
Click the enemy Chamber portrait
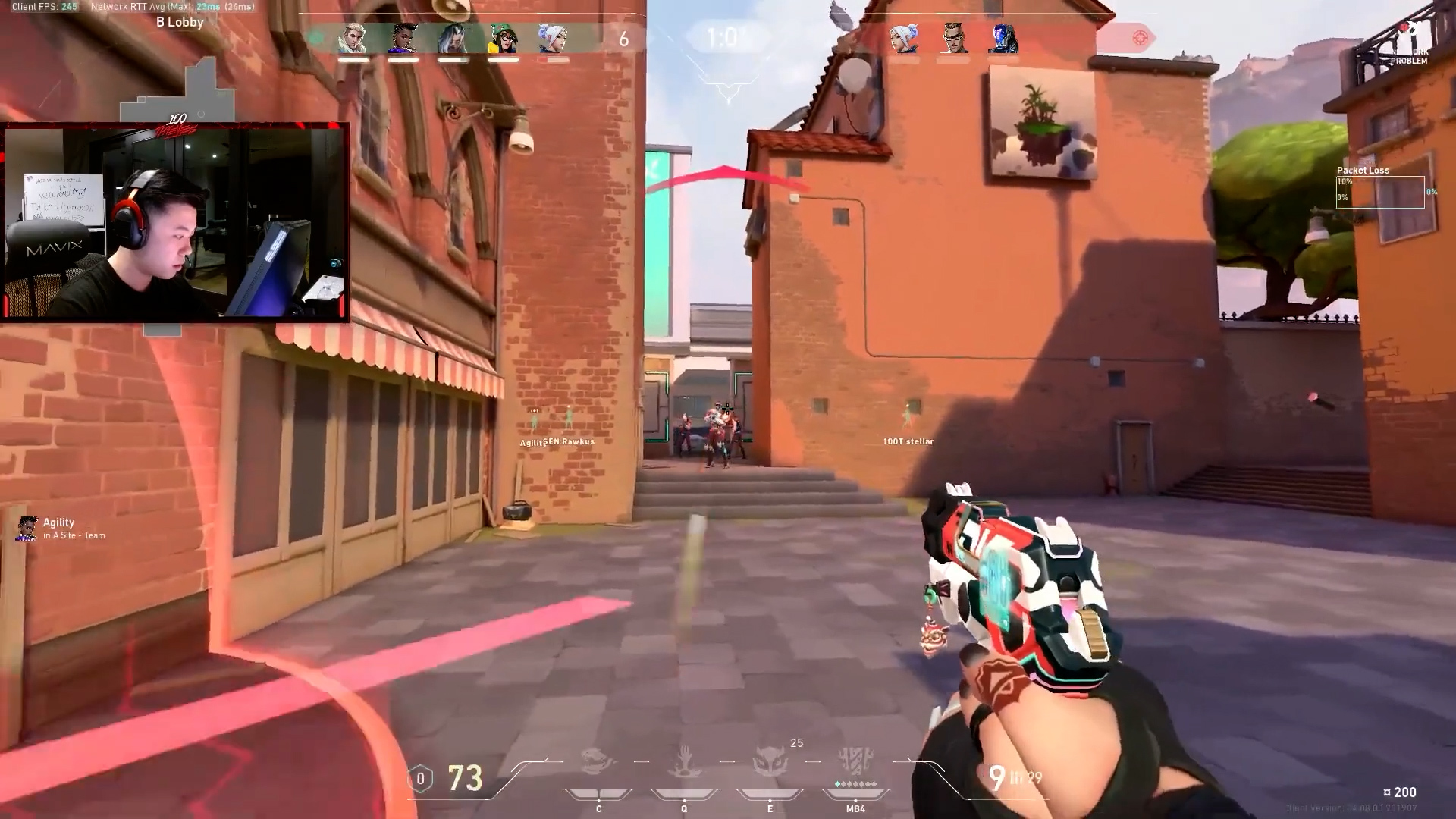pos(953,38)
